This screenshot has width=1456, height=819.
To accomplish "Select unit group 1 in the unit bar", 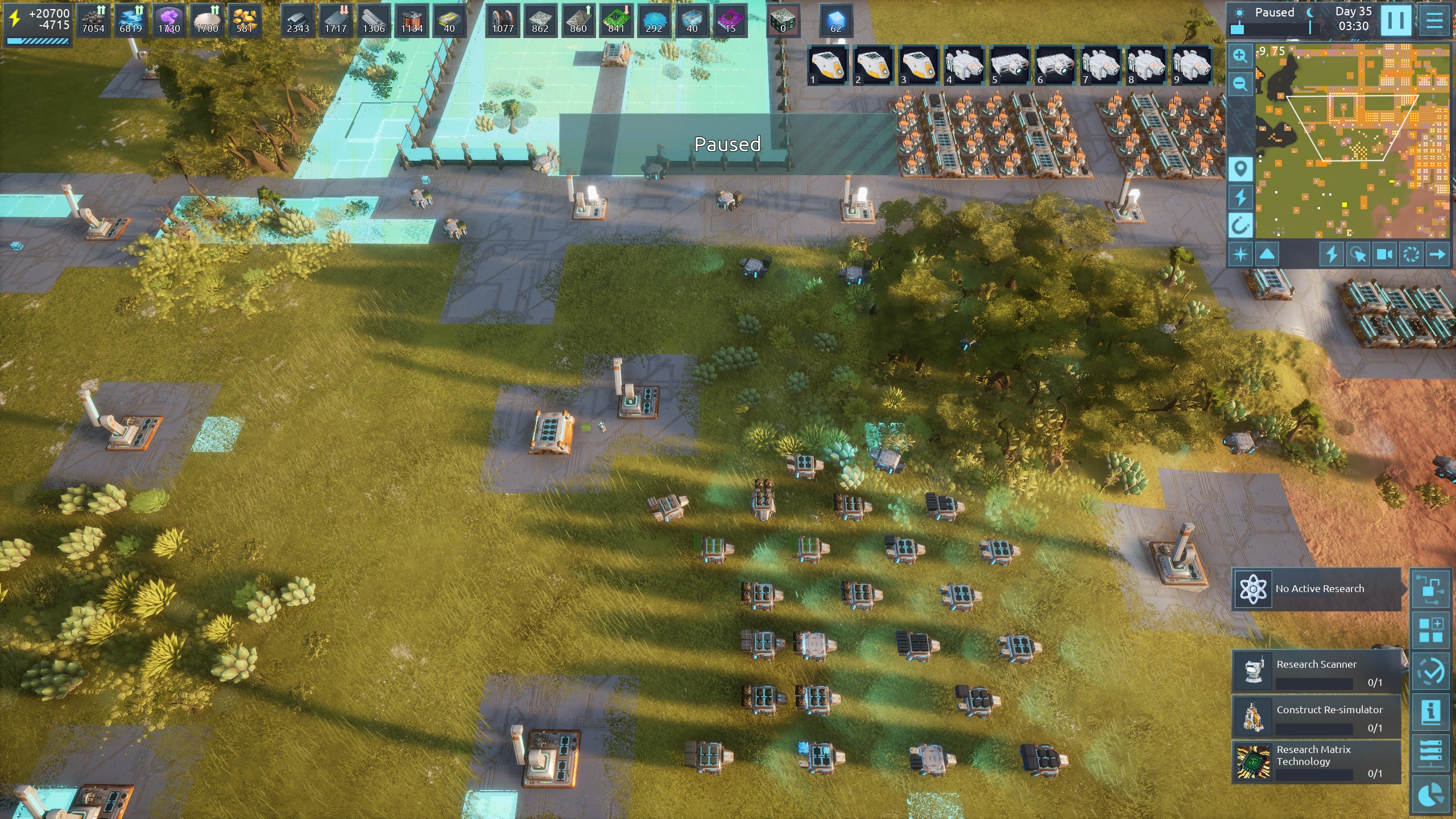I will tap(828, 65).
